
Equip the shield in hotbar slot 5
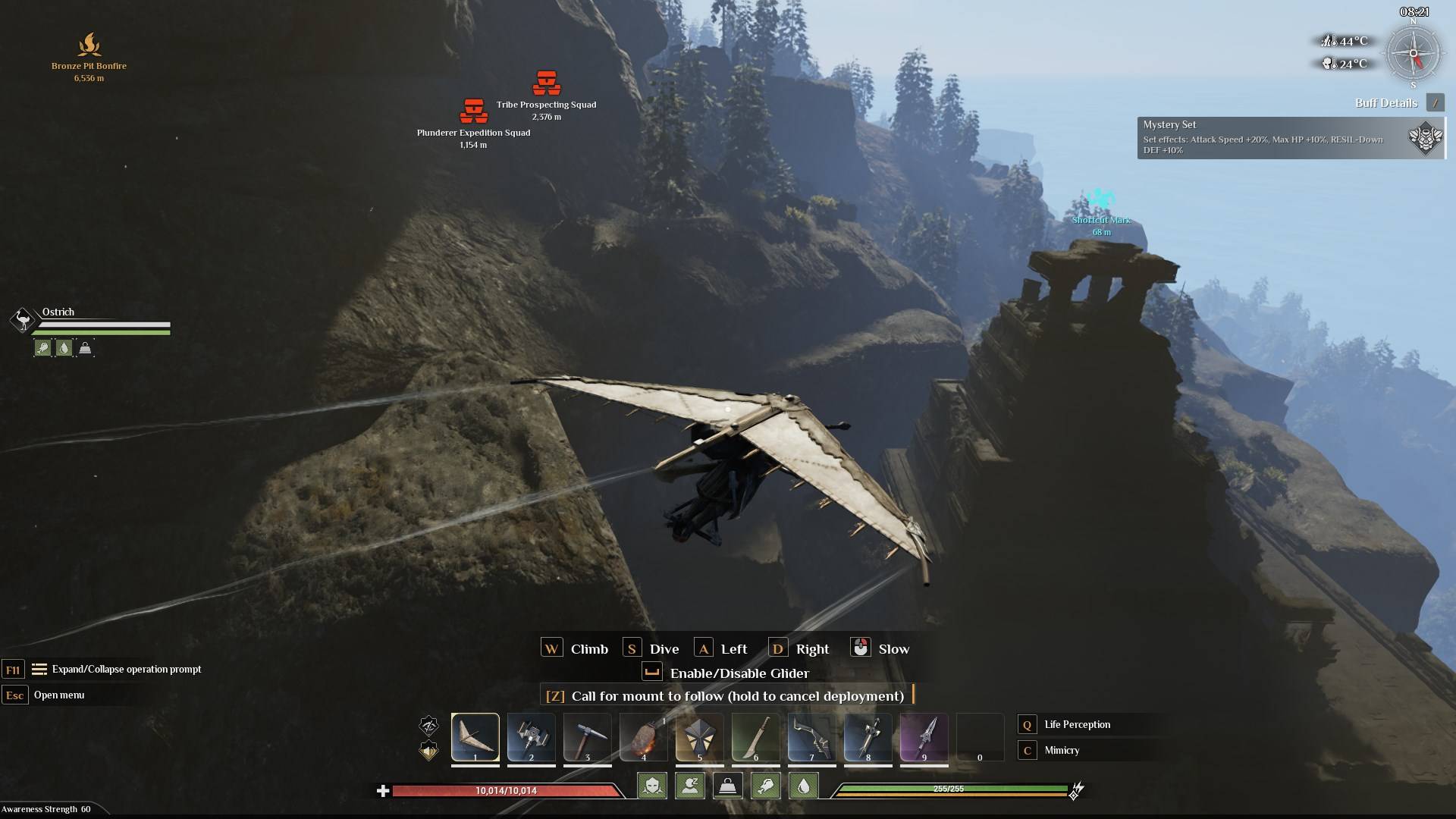(699, 736)
